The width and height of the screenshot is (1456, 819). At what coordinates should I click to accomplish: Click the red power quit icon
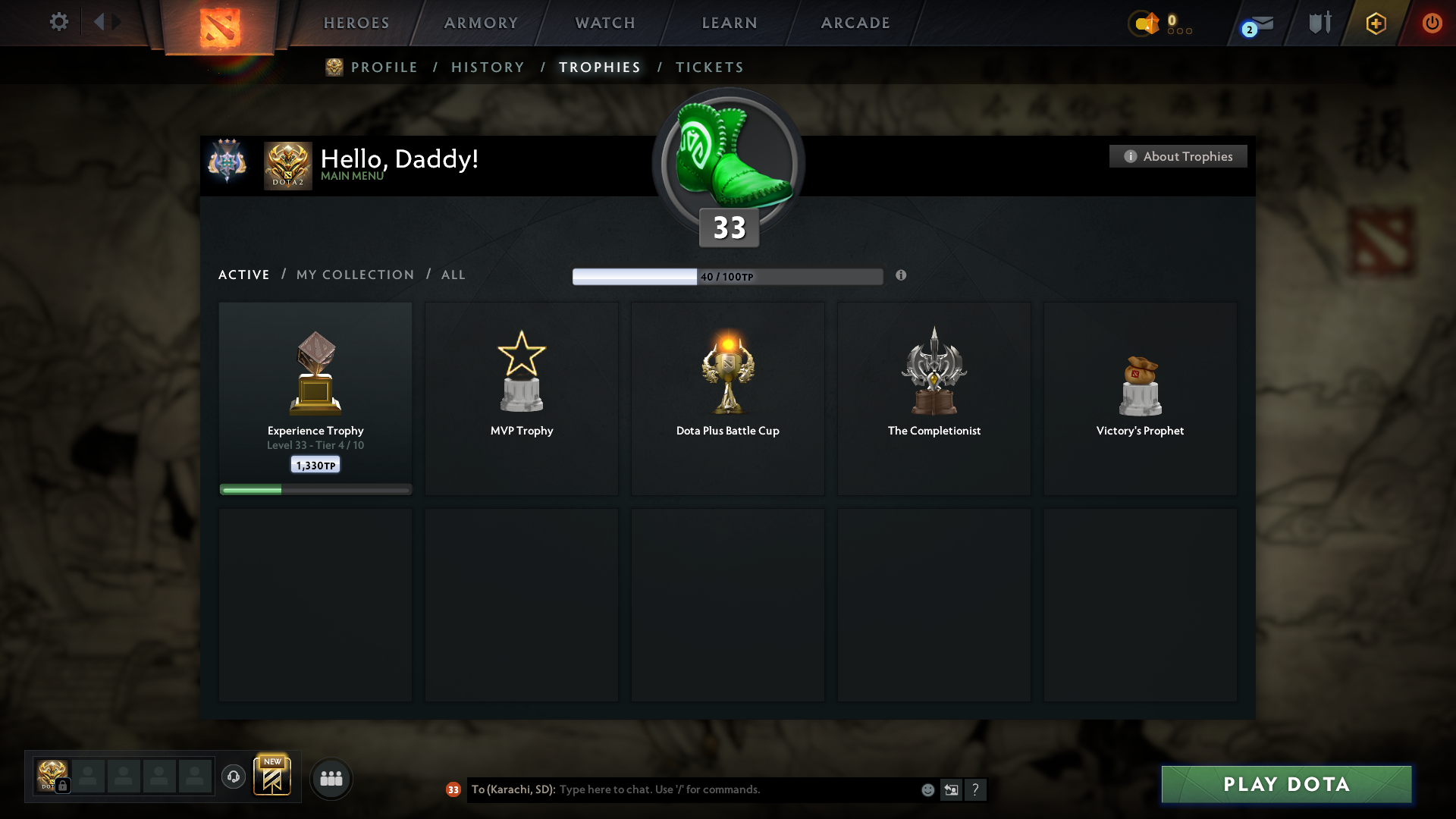1432,23
